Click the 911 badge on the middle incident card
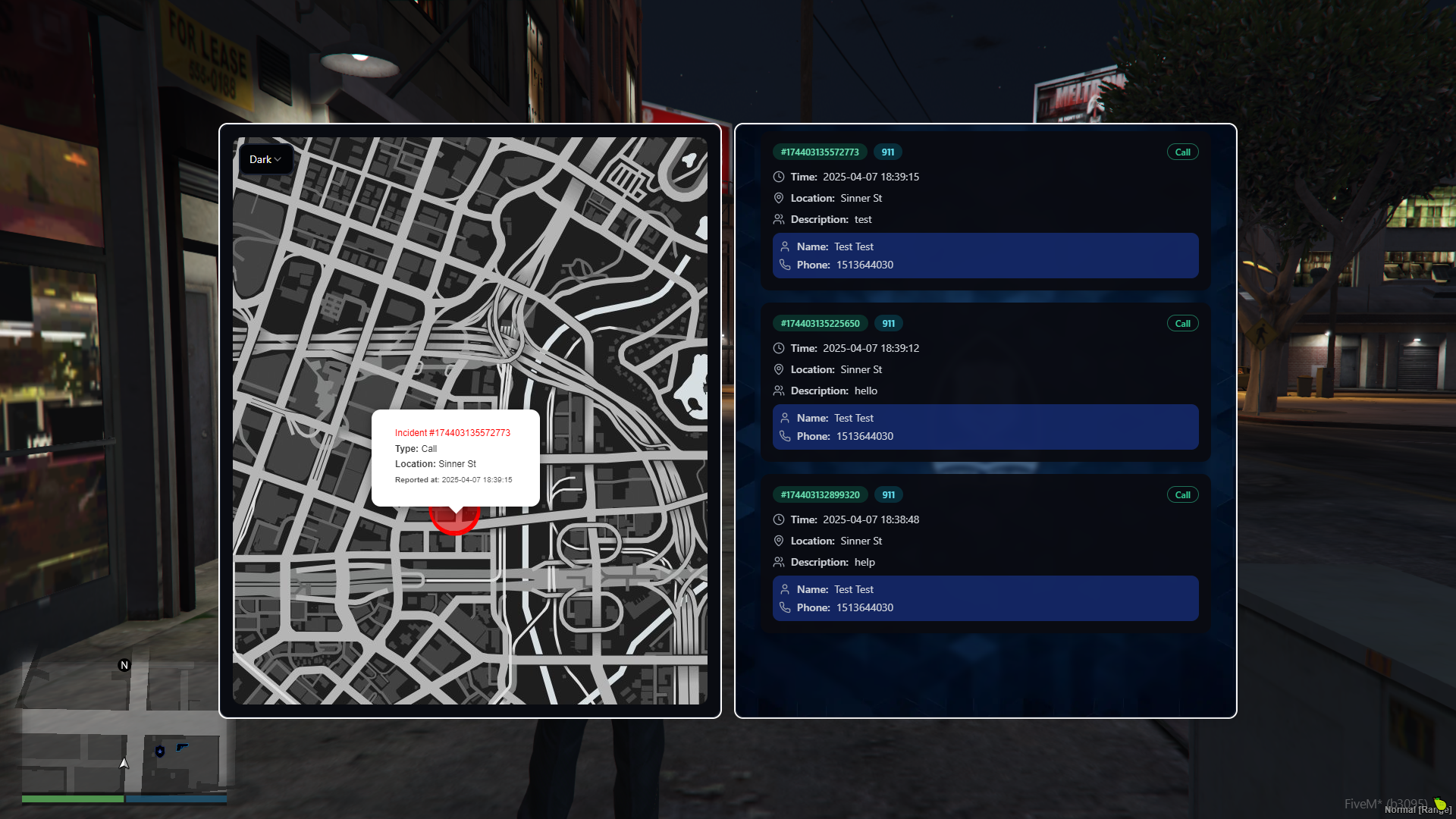Viewport: 1456px width, 819px height. (887, 323)
